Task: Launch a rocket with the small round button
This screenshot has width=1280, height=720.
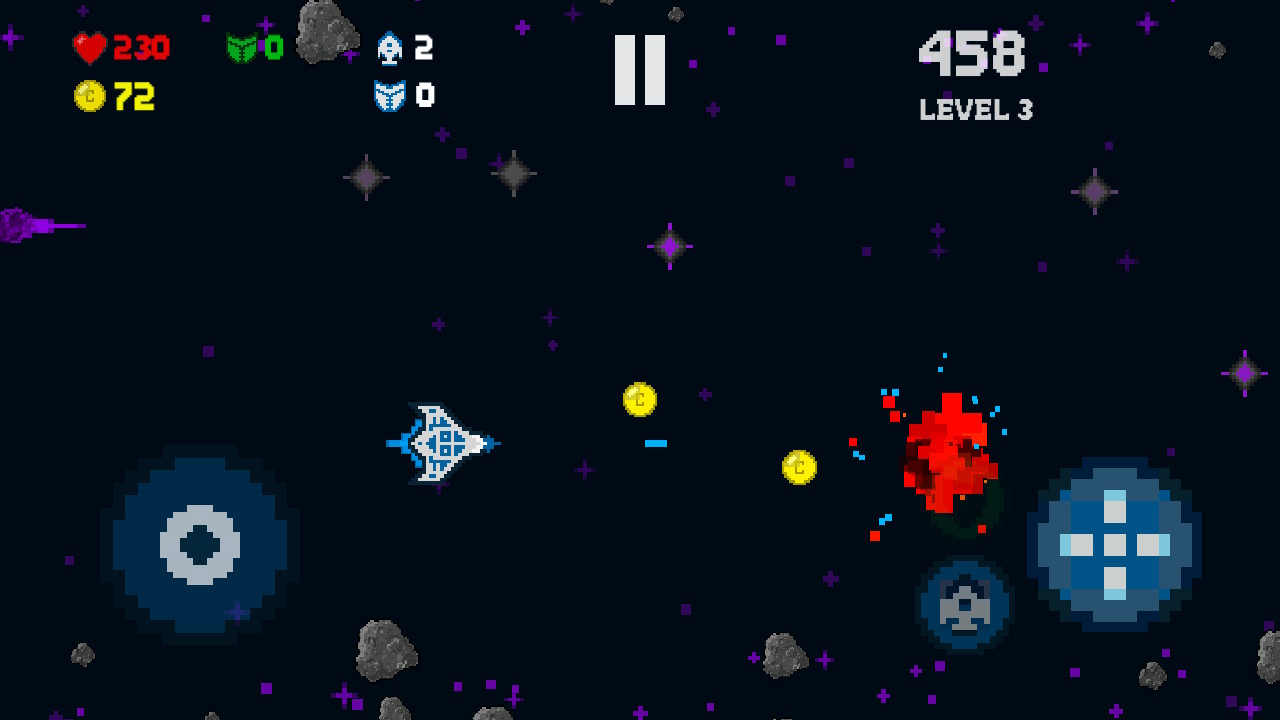Action: pos(964,604)
